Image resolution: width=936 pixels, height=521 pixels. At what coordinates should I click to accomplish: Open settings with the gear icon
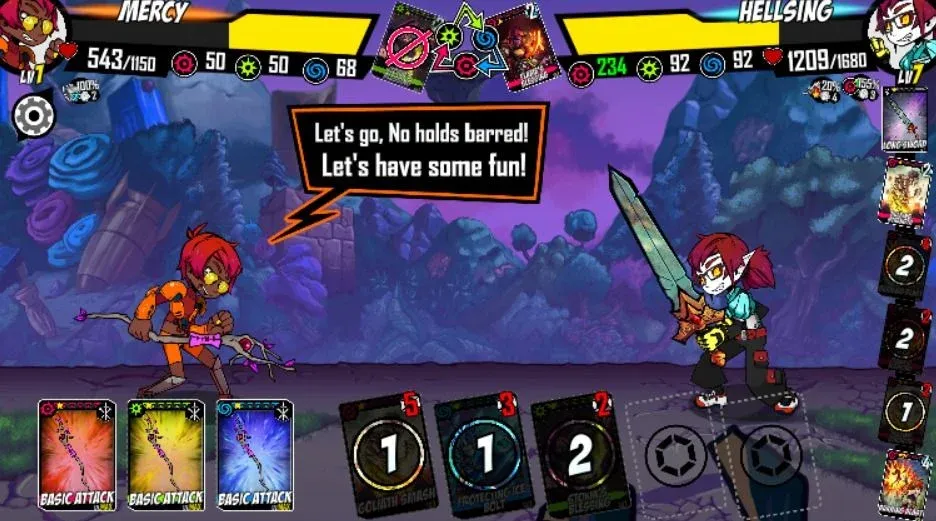[x=34, y=117]
